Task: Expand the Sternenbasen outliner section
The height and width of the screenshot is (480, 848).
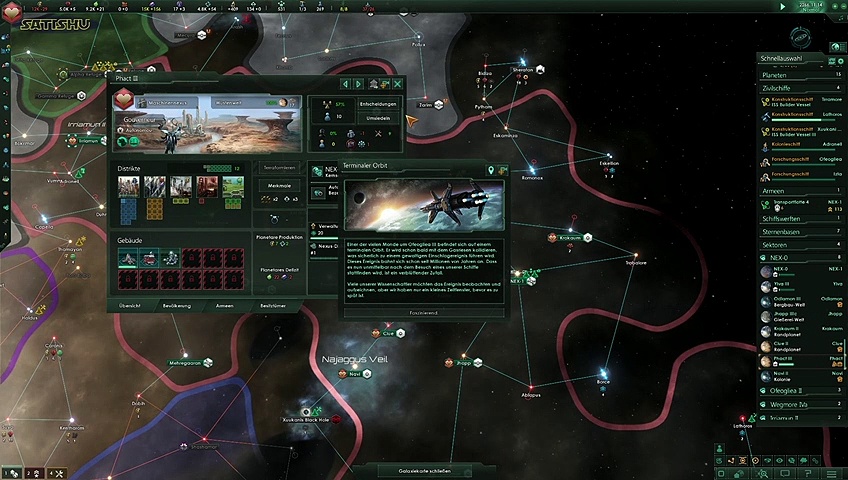Action: [800, 231]
